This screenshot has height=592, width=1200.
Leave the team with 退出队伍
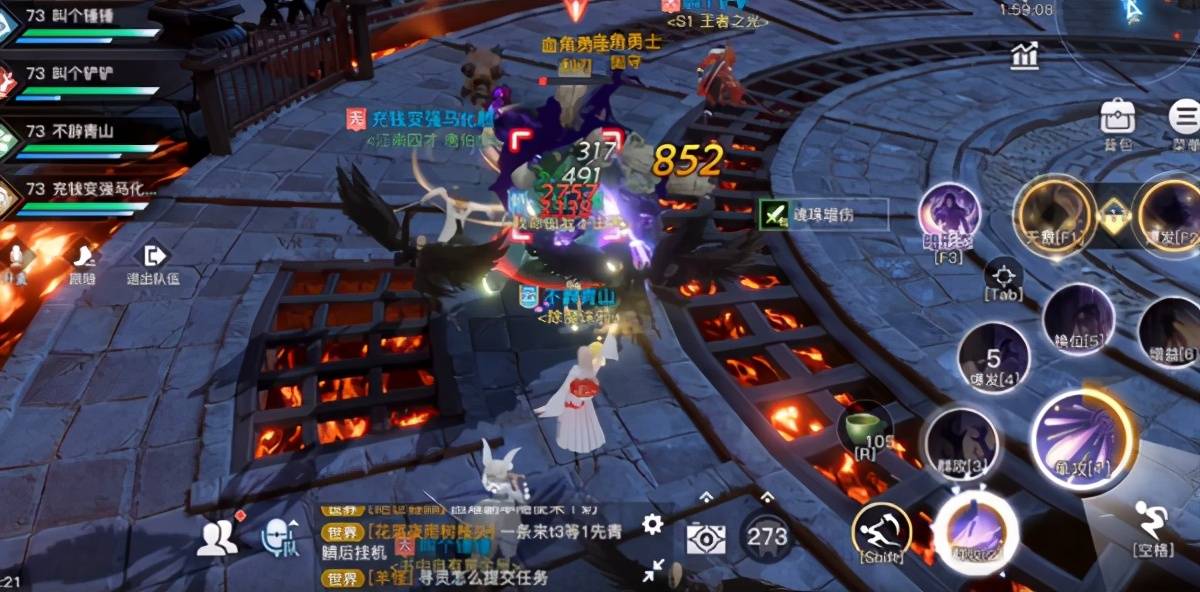tap(153, 265)
